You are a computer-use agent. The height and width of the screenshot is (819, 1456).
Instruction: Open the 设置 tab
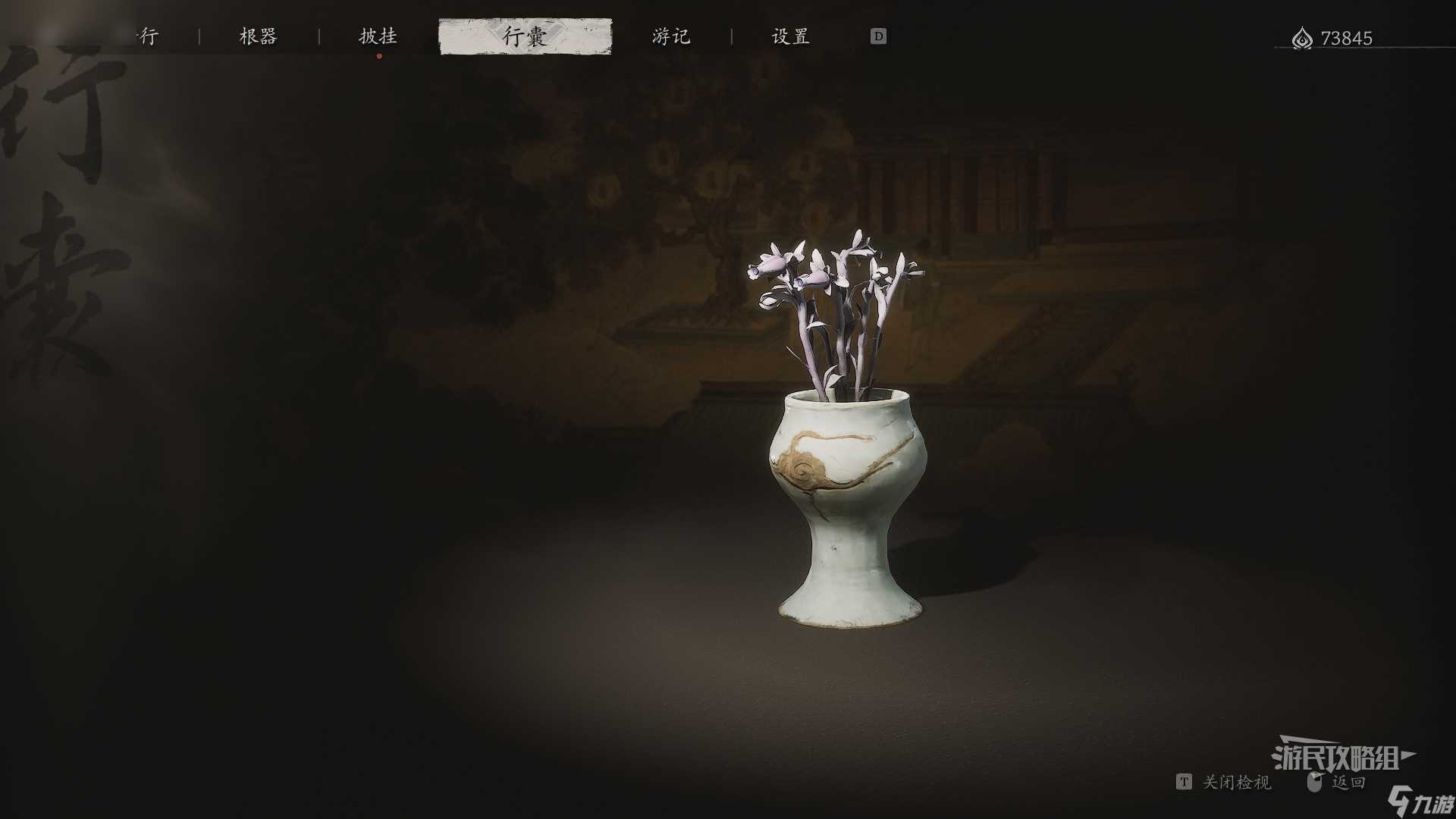click(789, 36)
